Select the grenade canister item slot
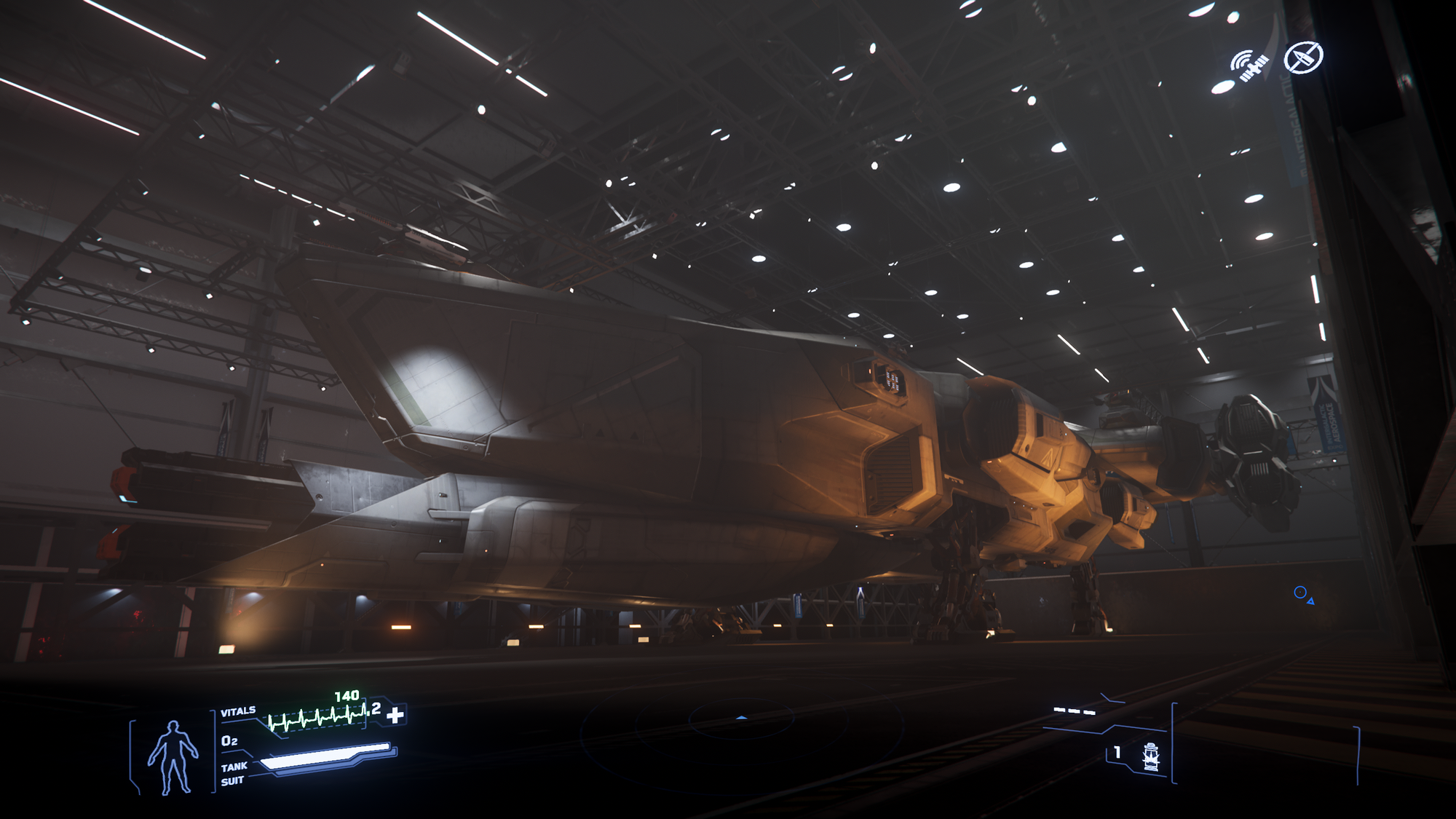Image resolution: width=1456 pixels, height=819 pixels. (x=1150, y=757)
